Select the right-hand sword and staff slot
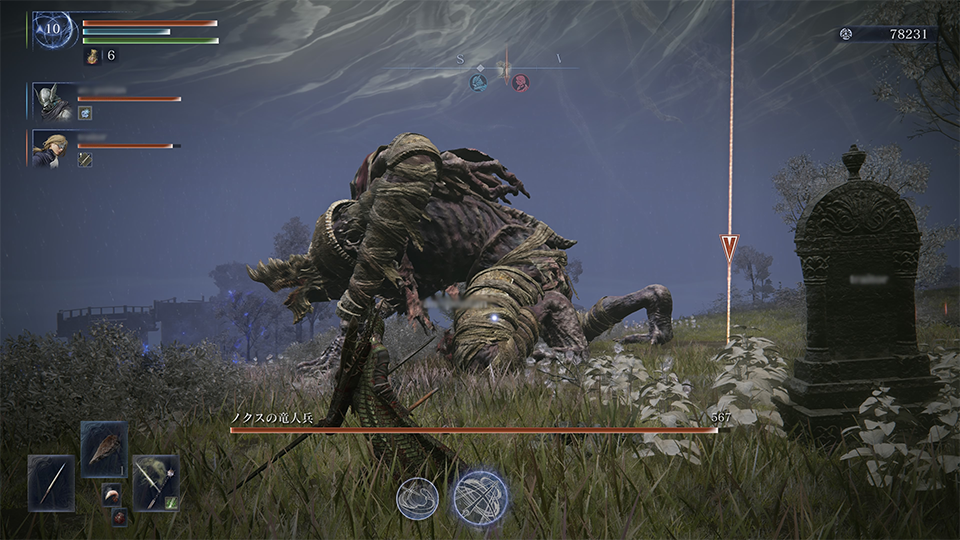This screenshot has width=960, height=540. [155, 483]
